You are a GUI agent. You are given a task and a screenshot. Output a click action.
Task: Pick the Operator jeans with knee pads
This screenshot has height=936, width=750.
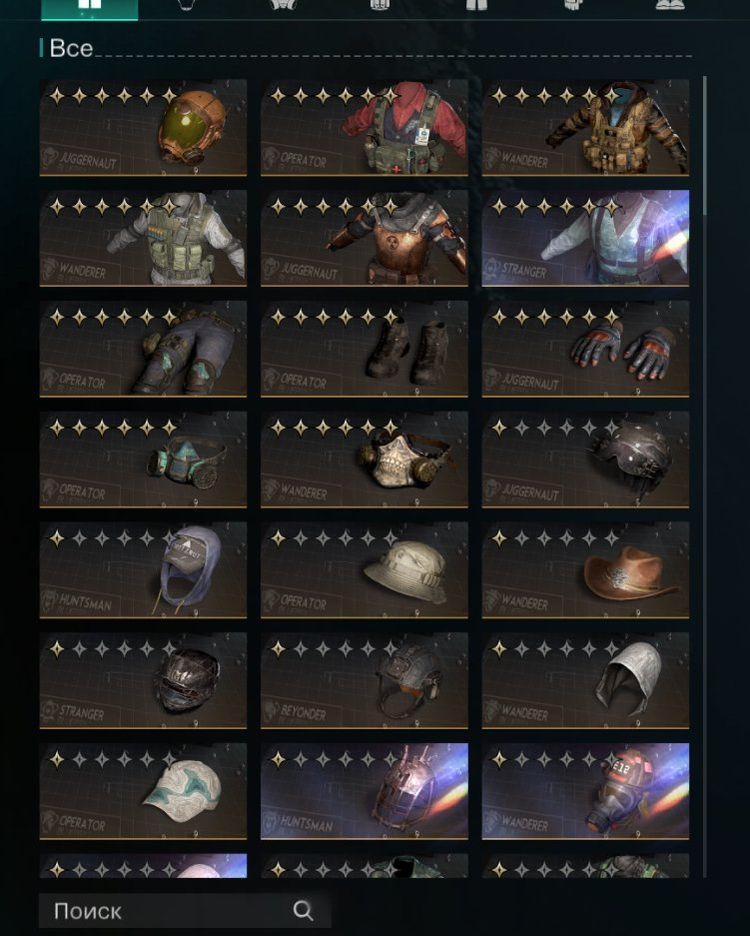click(143, 348)
